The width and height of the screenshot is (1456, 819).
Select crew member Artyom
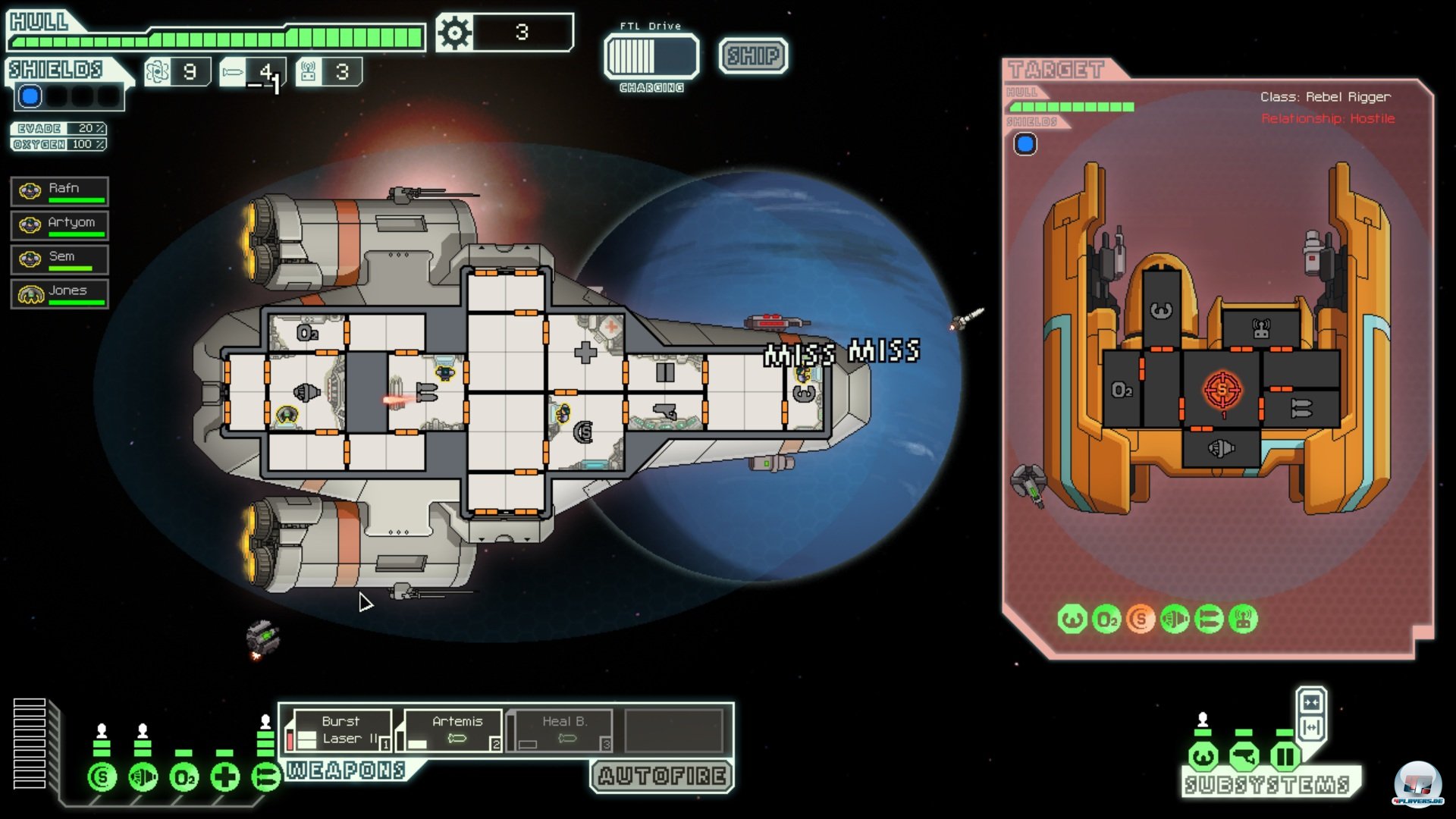pyautogui.click(x=60, y=225)
